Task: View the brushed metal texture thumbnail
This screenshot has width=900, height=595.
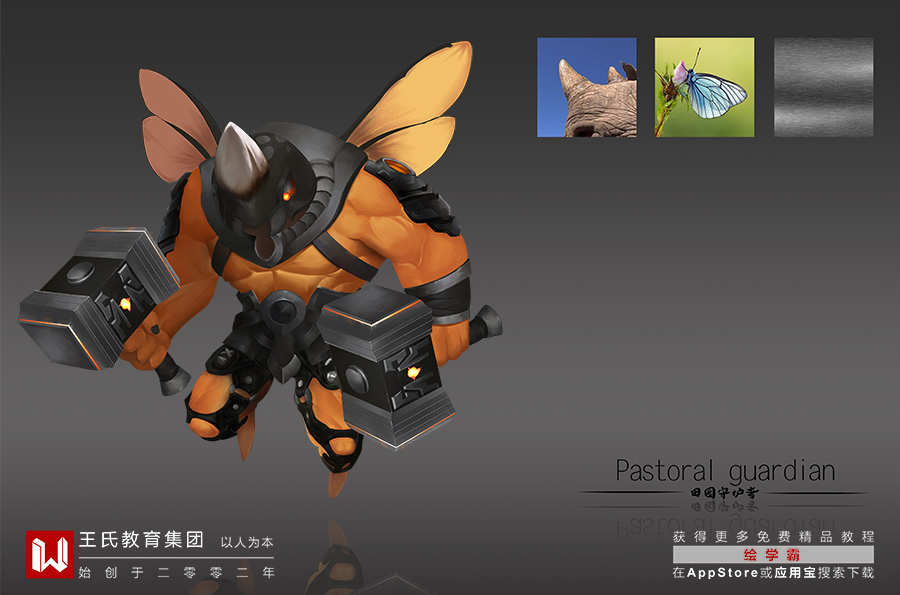Action: 823,87
